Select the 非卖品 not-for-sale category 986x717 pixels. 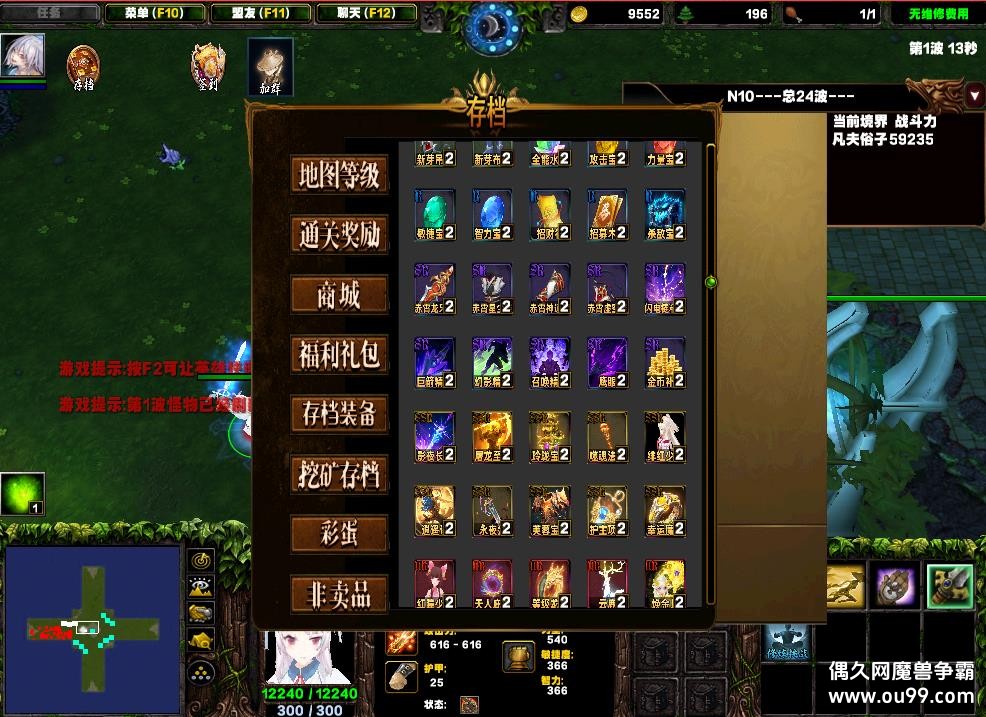click(x=340, y=594)
